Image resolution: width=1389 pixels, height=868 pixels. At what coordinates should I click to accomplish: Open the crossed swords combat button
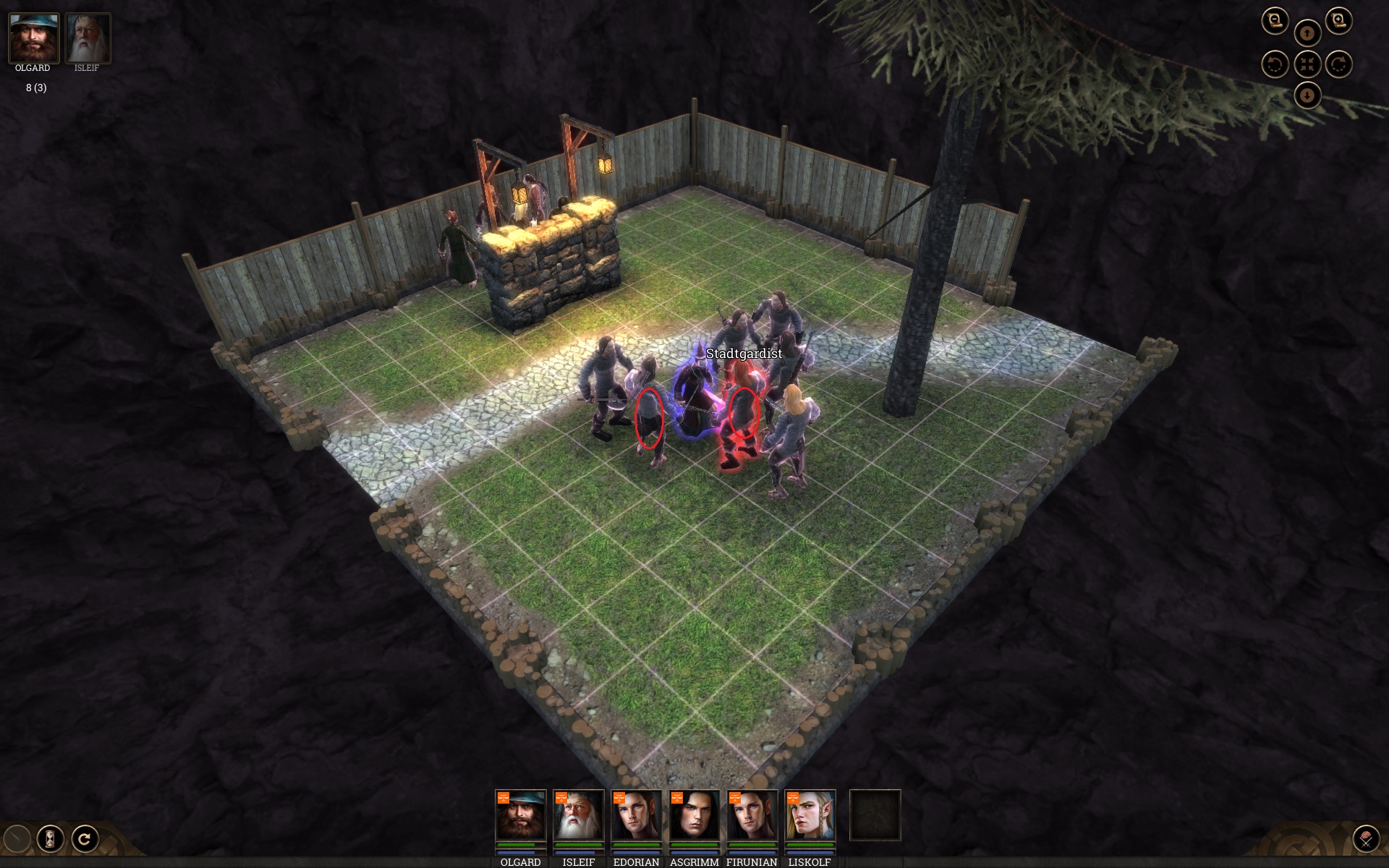click(1366, 839)
